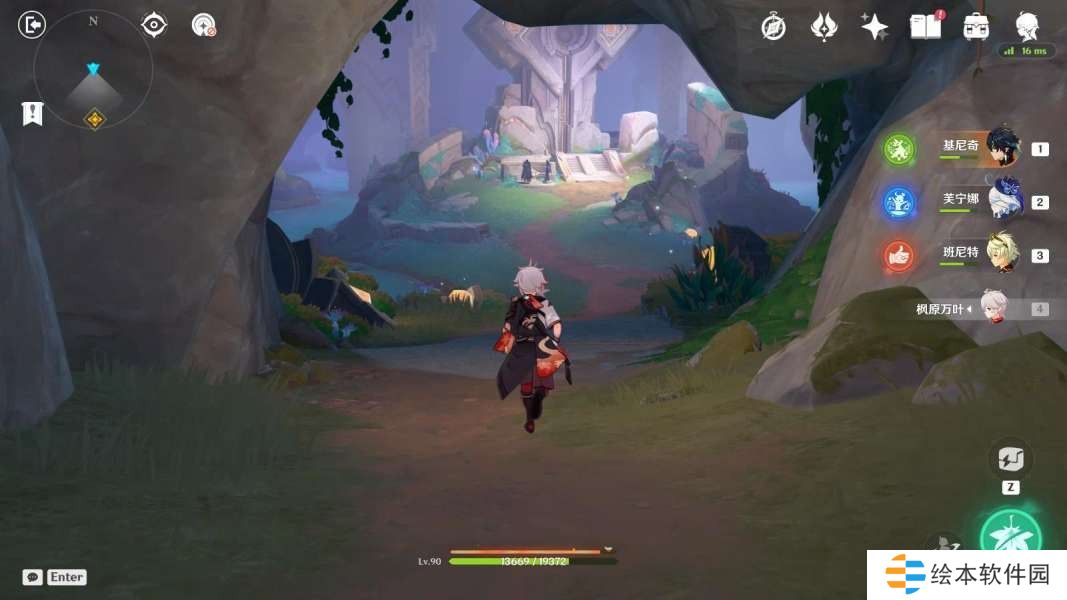Viewport: 1067px width, 600px height.
Task: Switch to party member 基尼奇
Action: [1002, 146]
